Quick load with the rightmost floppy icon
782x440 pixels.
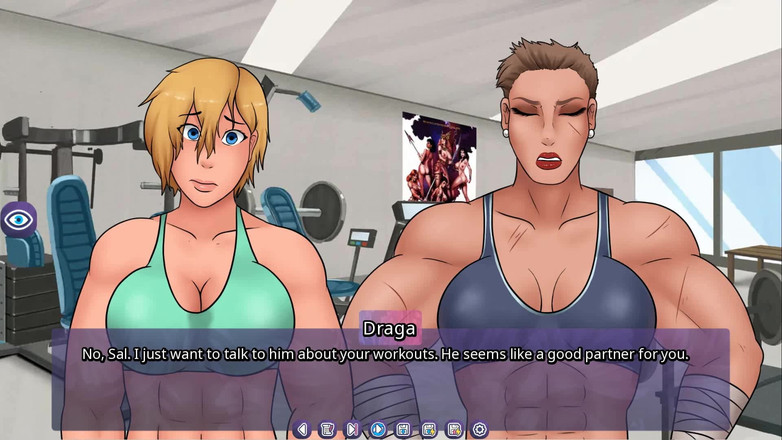click(x=454, y=429)
